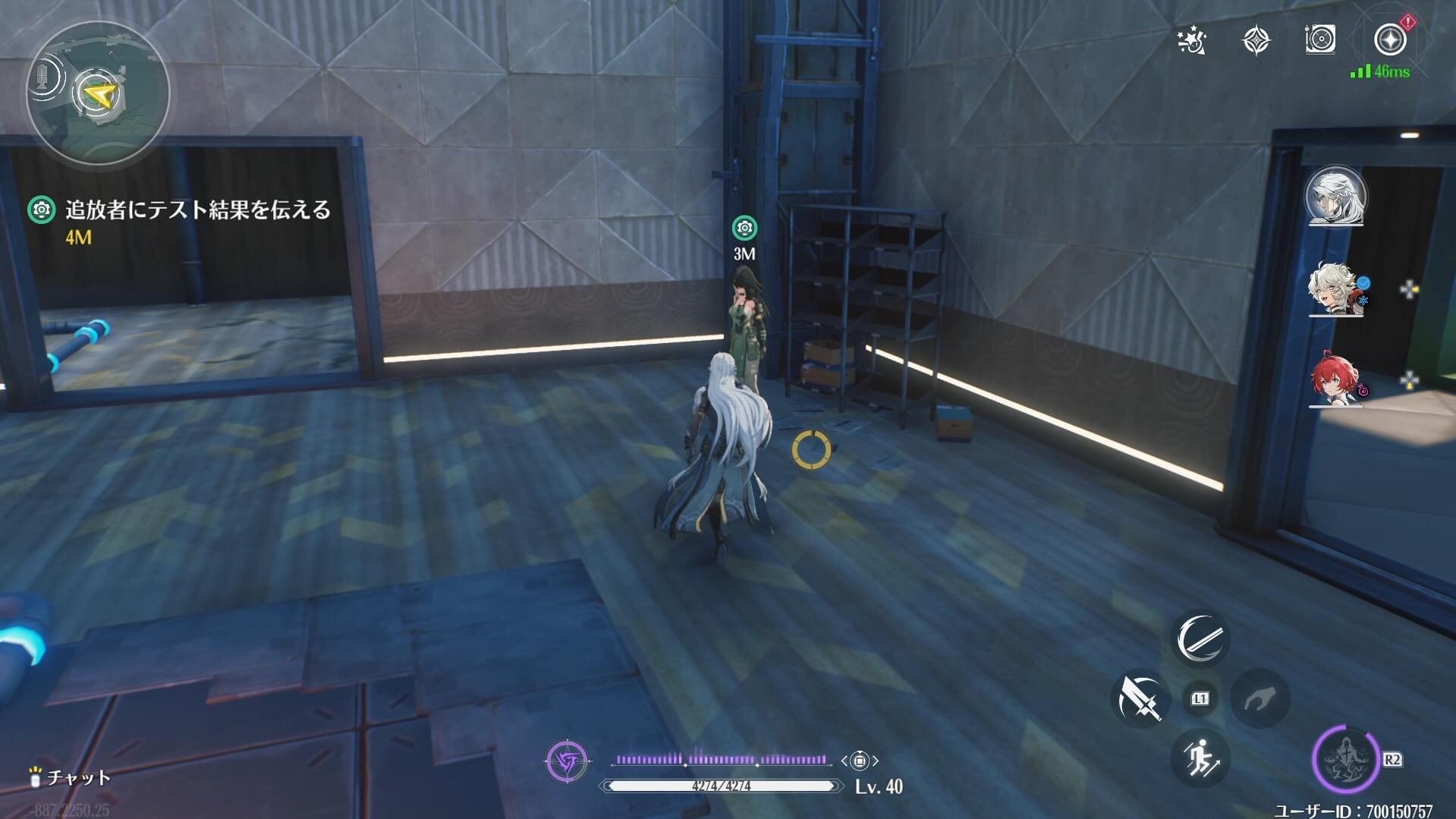1456x819 pixels.
Task: Switch to the curly blonde party member
Action: coord(1335,291)
